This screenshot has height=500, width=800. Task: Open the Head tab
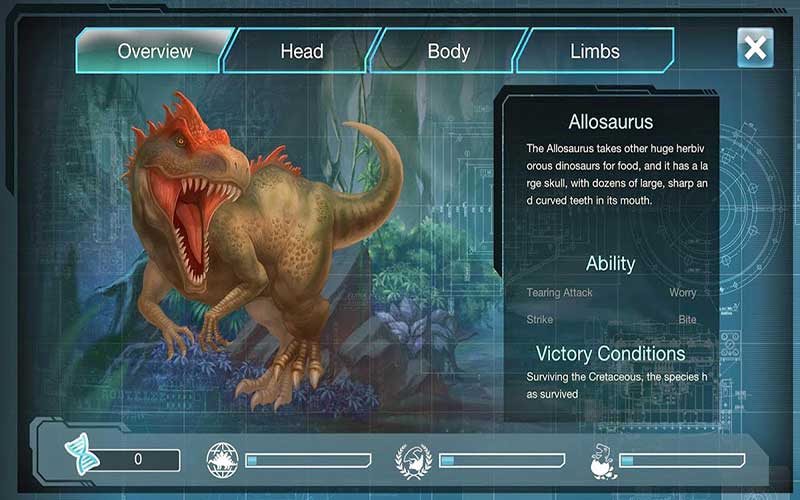(x=301, y=51)
